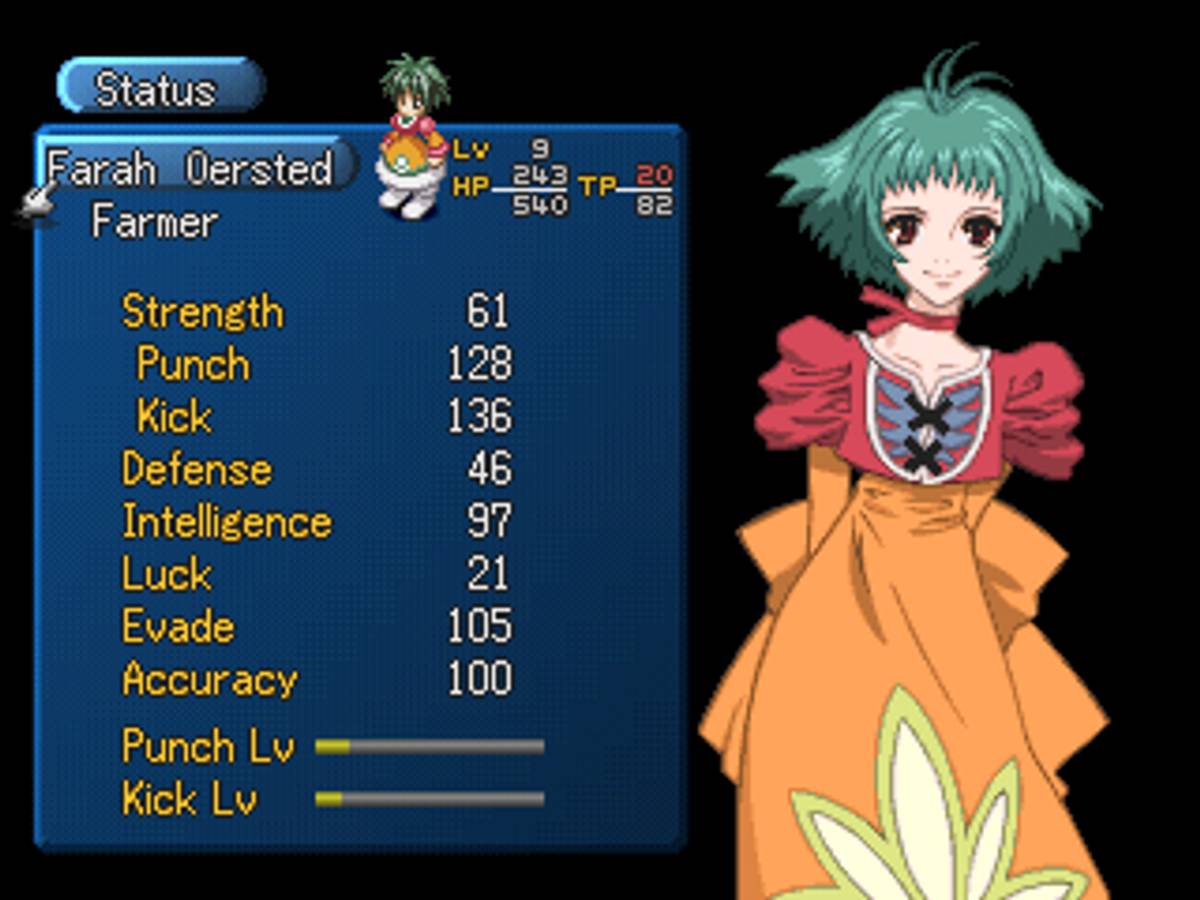
Task: Choose the Farmer title entry
Action: click(x=154, y=221)
